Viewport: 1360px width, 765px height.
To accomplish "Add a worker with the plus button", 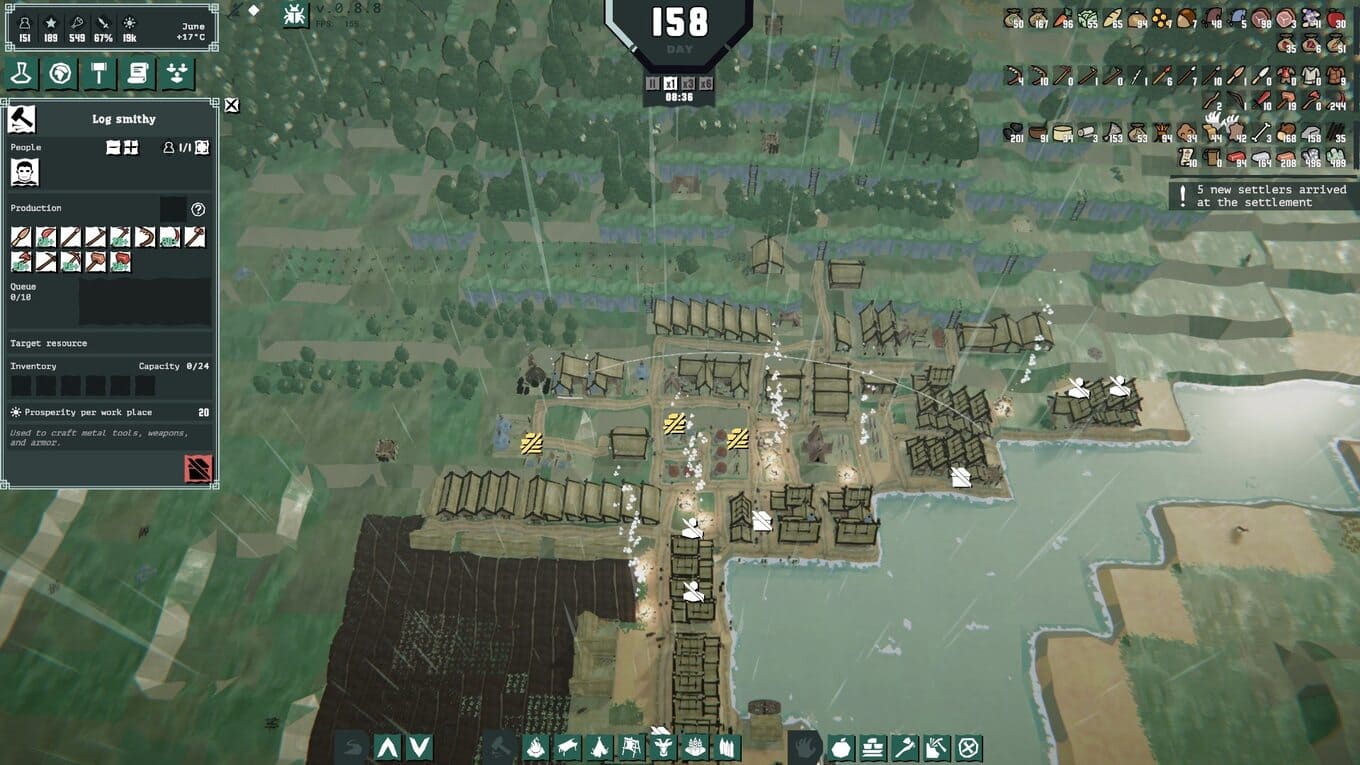I will pos(131,147).
